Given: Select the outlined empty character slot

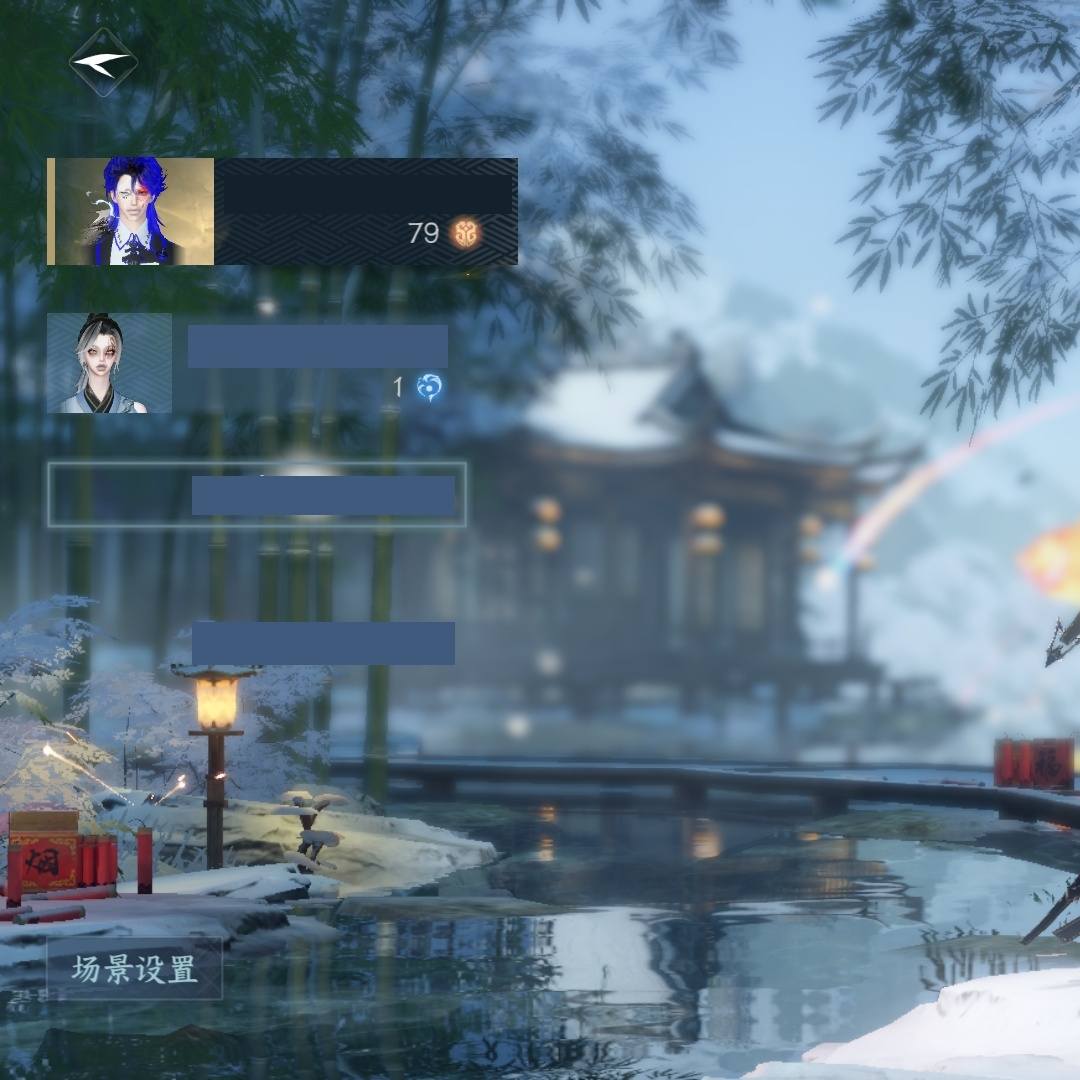Looking at the screenshot, I should coord(257,494).
